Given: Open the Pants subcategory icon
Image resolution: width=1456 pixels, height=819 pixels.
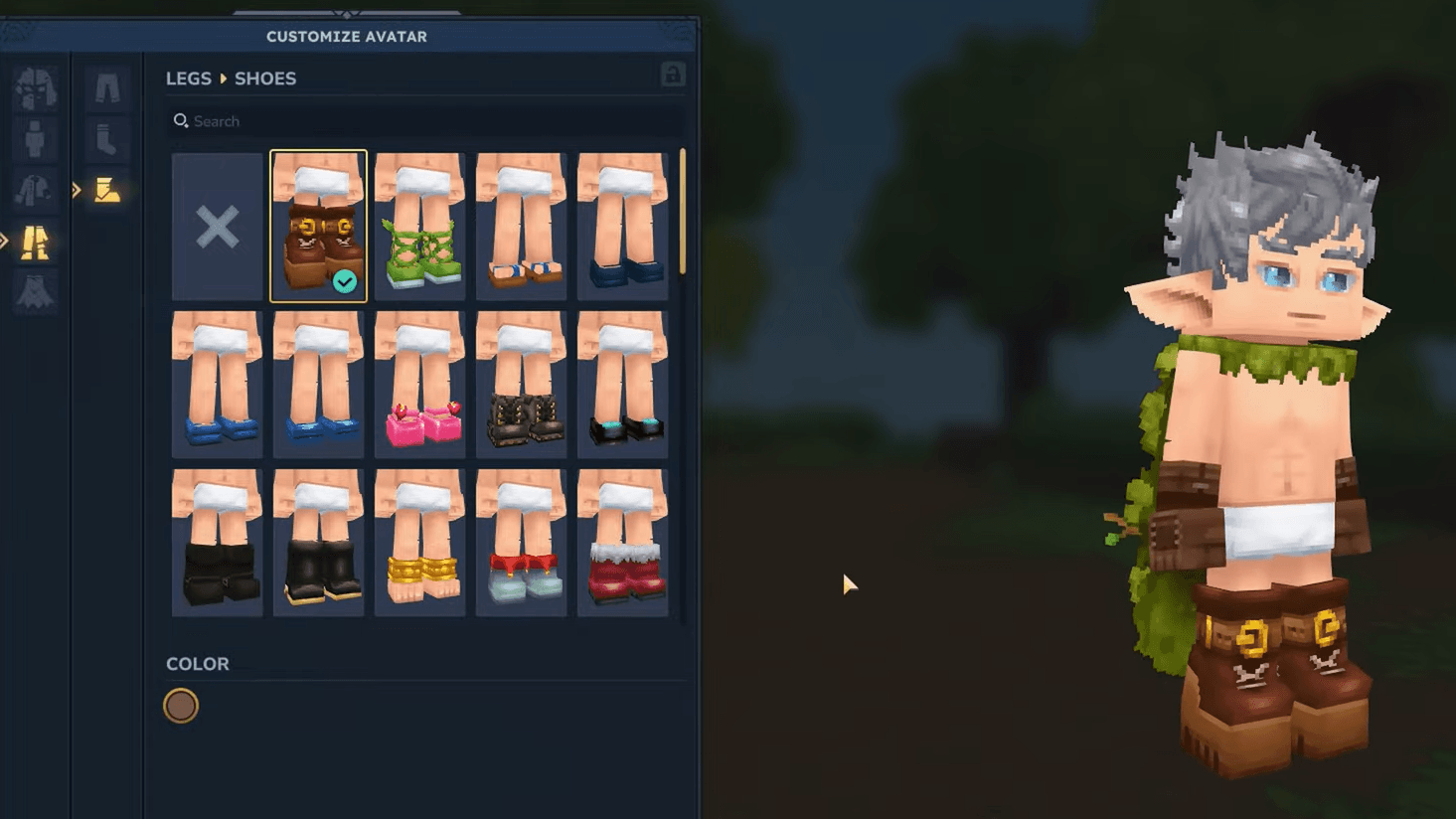Looking at the screenshot, I should [x=107, y=87].
